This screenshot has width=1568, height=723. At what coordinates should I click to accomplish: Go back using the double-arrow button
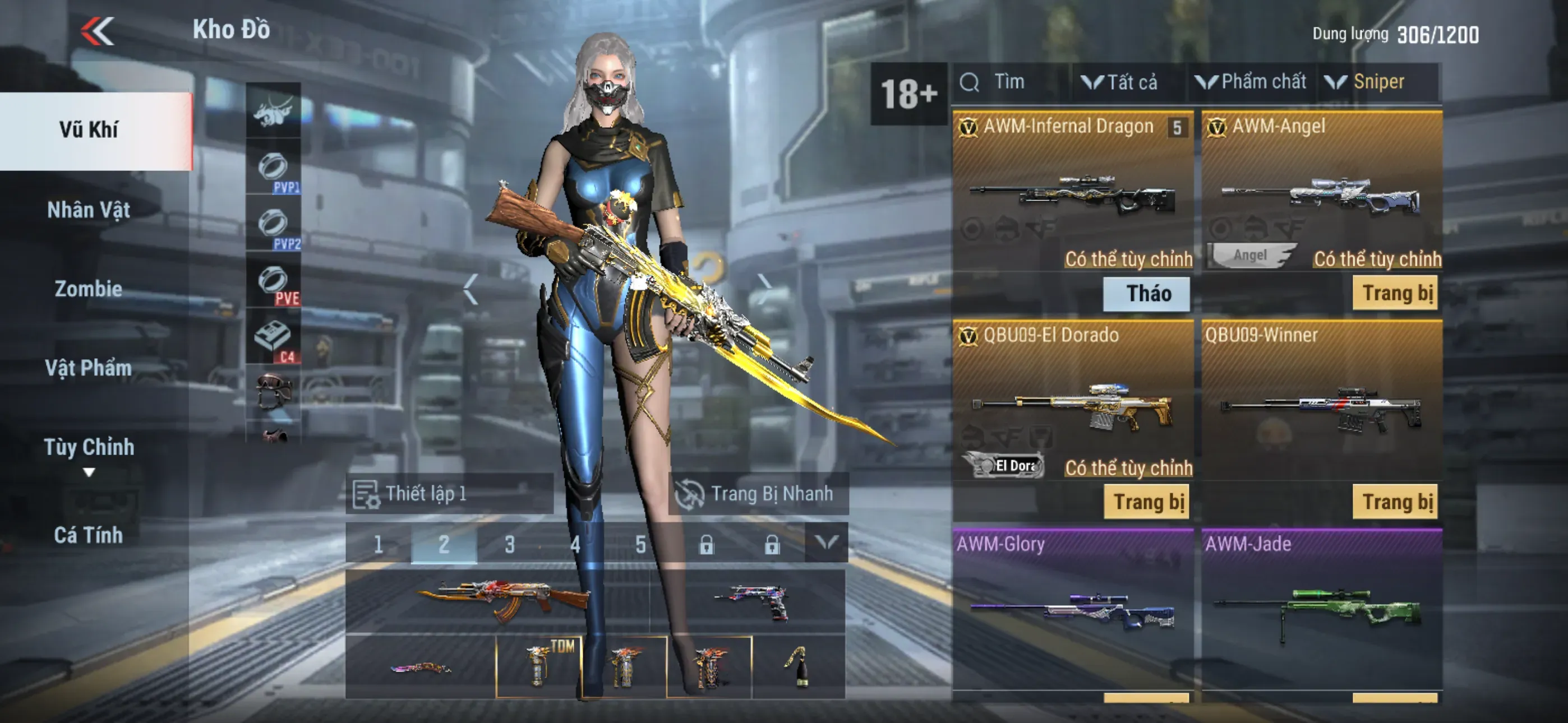(x=98, y=30)
